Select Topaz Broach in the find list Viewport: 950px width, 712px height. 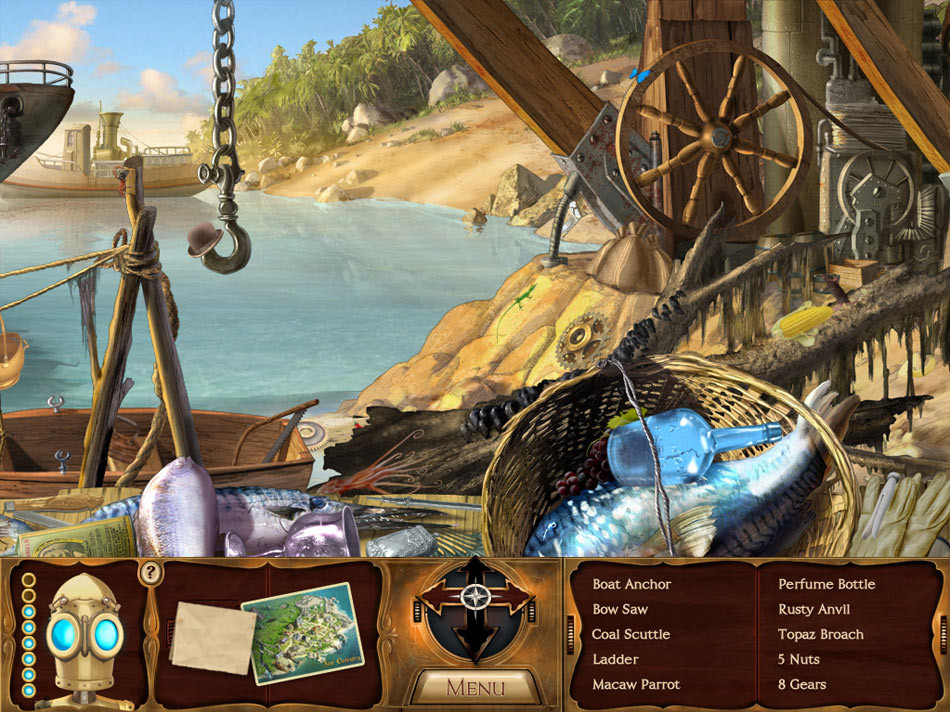821,634
